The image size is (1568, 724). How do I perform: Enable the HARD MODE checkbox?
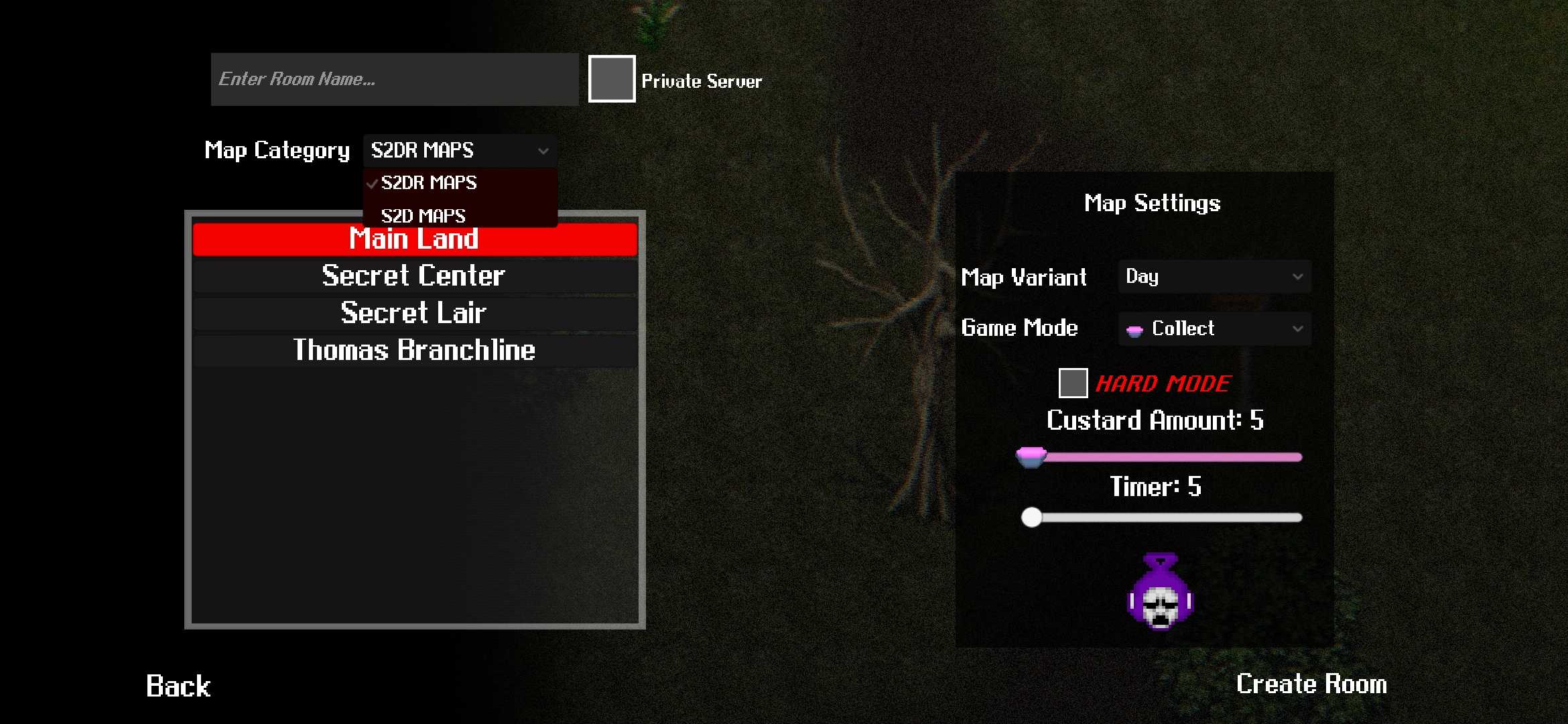coord(1073,383)
